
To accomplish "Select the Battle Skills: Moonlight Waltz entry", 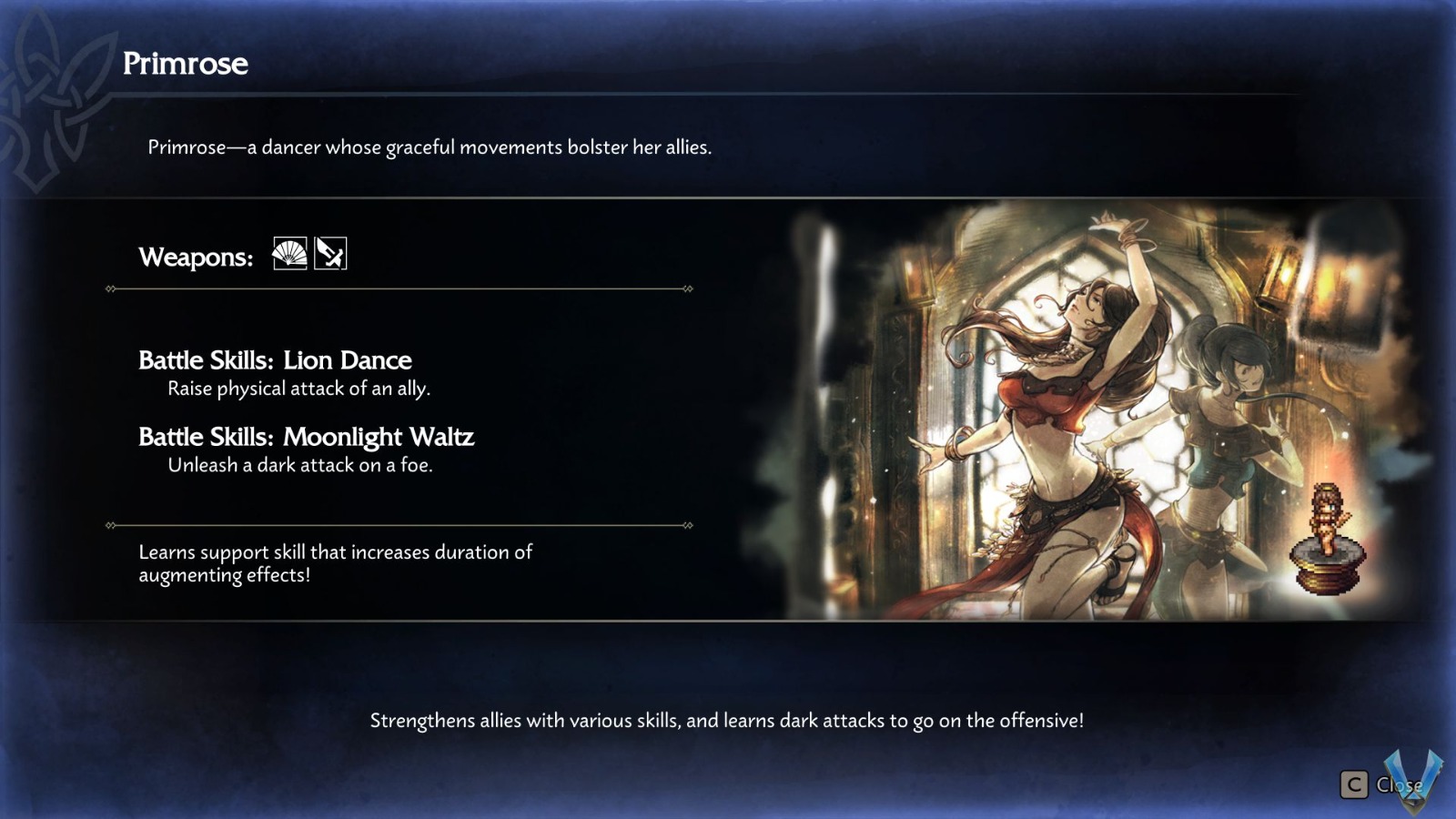I will tap(306, 437).
